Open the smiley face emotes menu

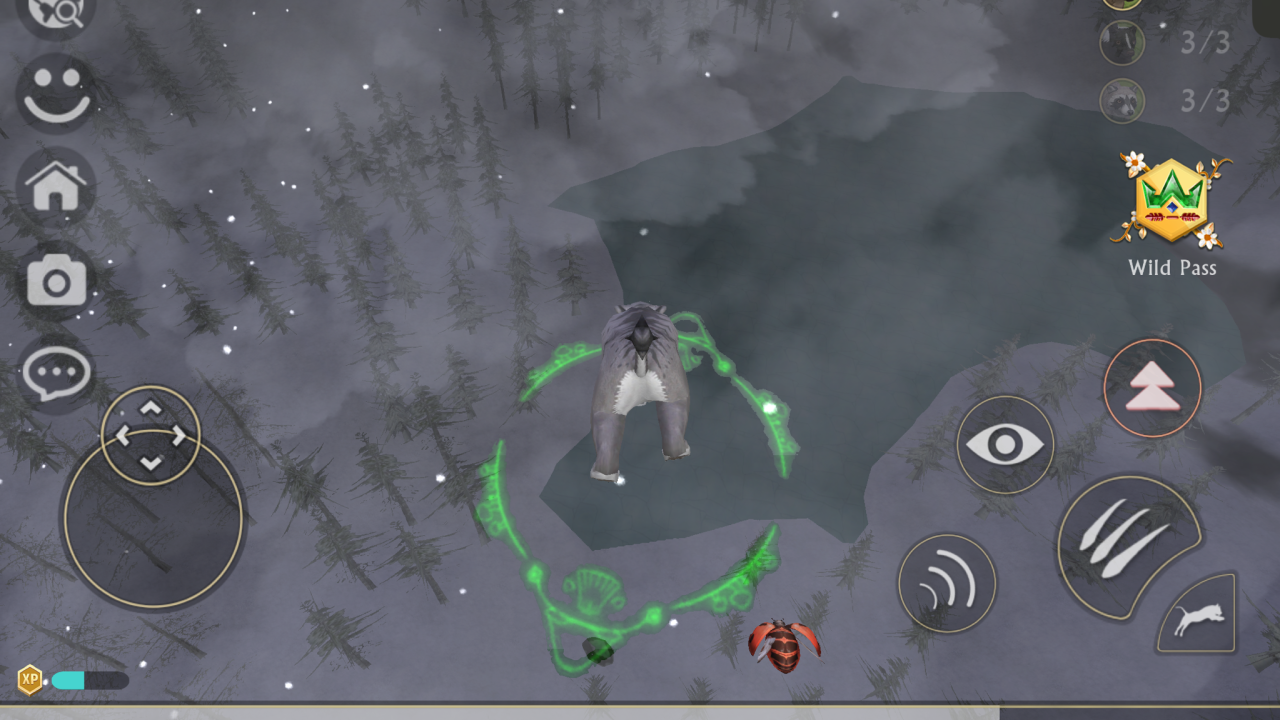(56, 94)
